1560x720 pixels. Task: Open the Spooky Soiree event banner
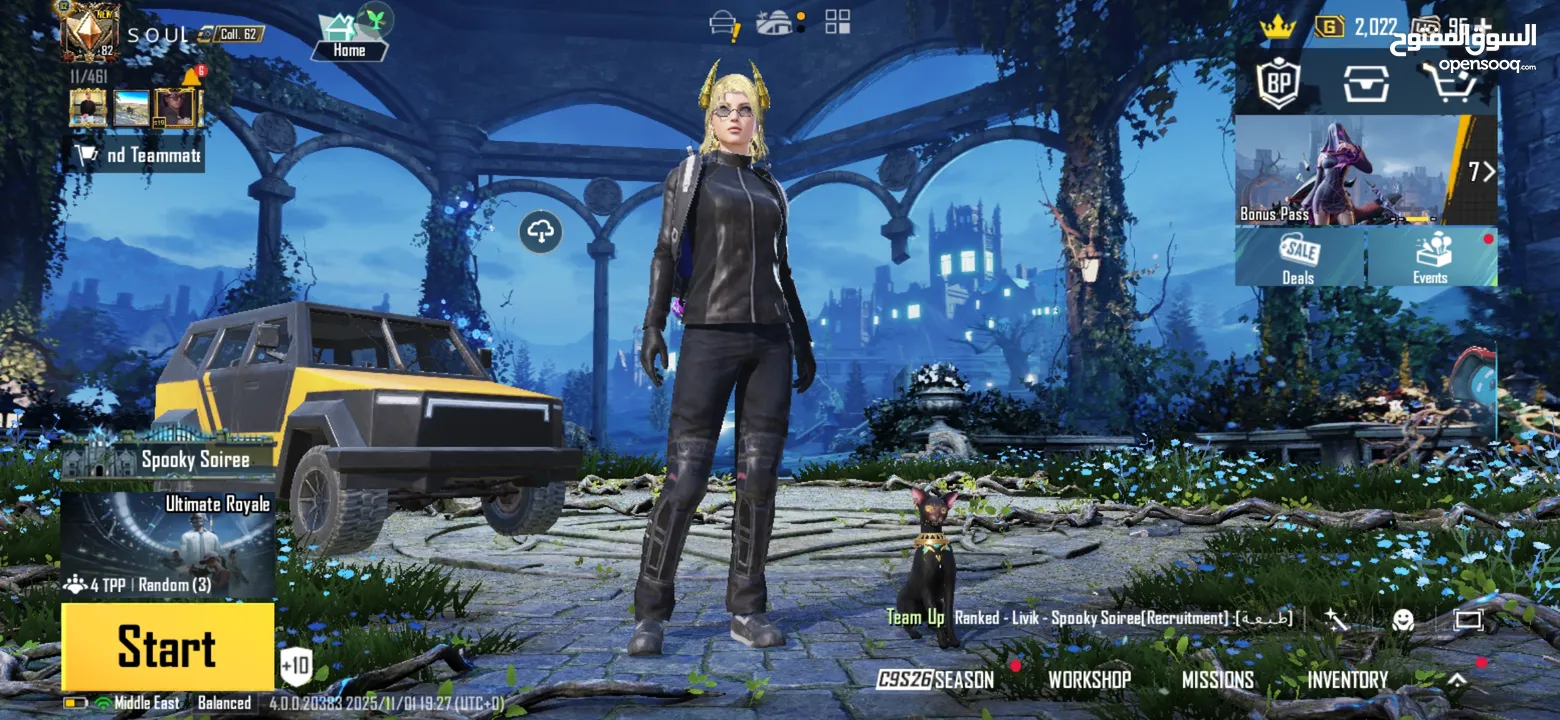[168, 458]
